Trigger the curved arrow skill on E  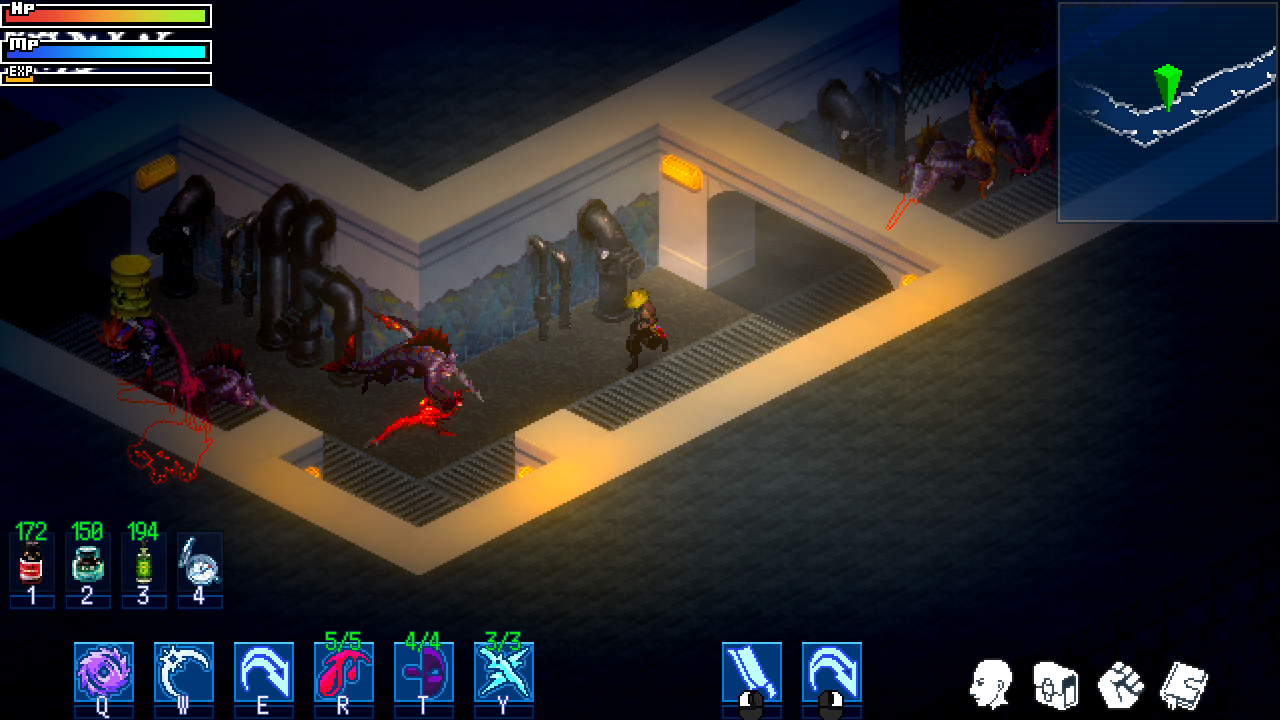pos(263,671)
